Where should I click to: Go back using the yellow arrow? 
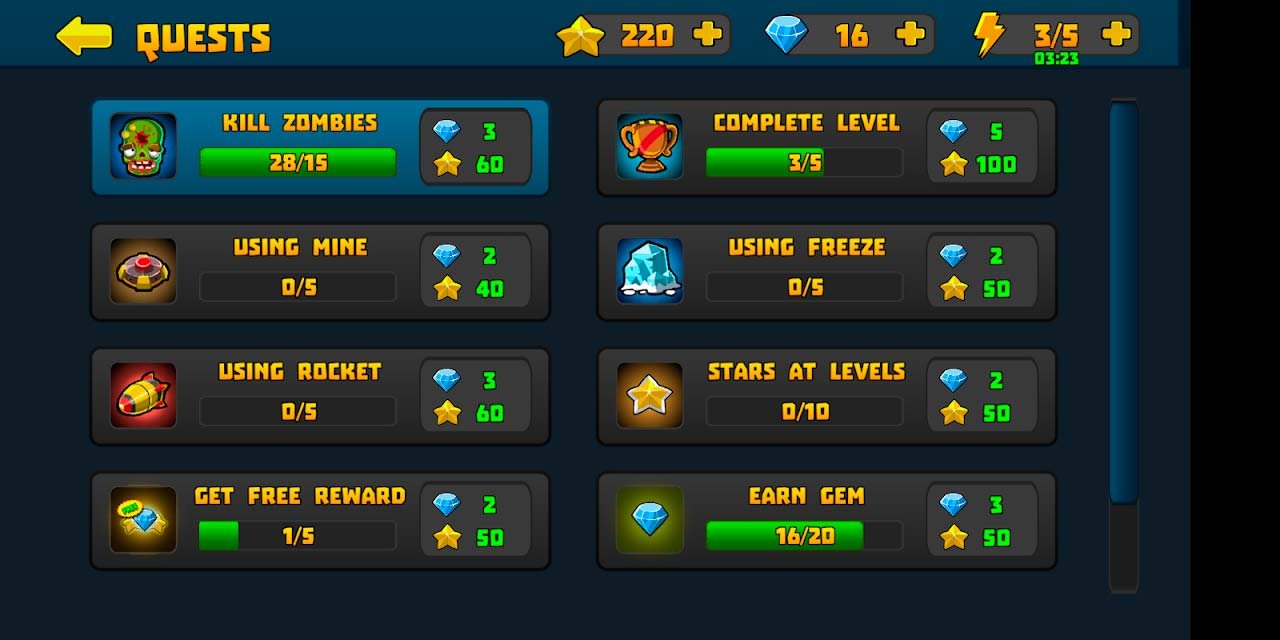tap(84, 36)
